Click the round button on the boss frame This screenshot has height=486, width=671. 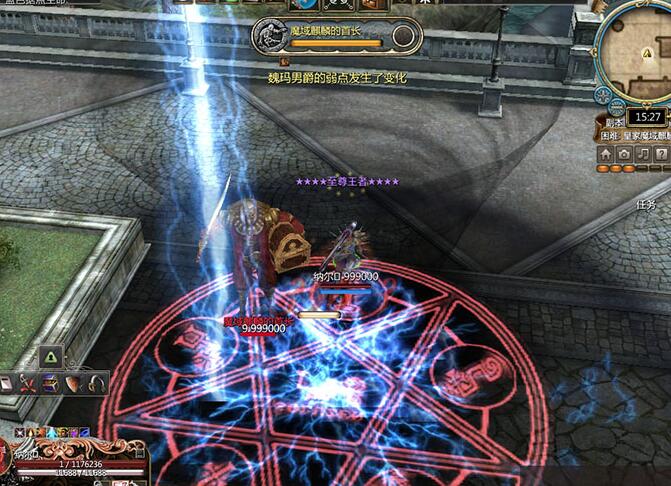pyautogui.click(x=404, y=37)
